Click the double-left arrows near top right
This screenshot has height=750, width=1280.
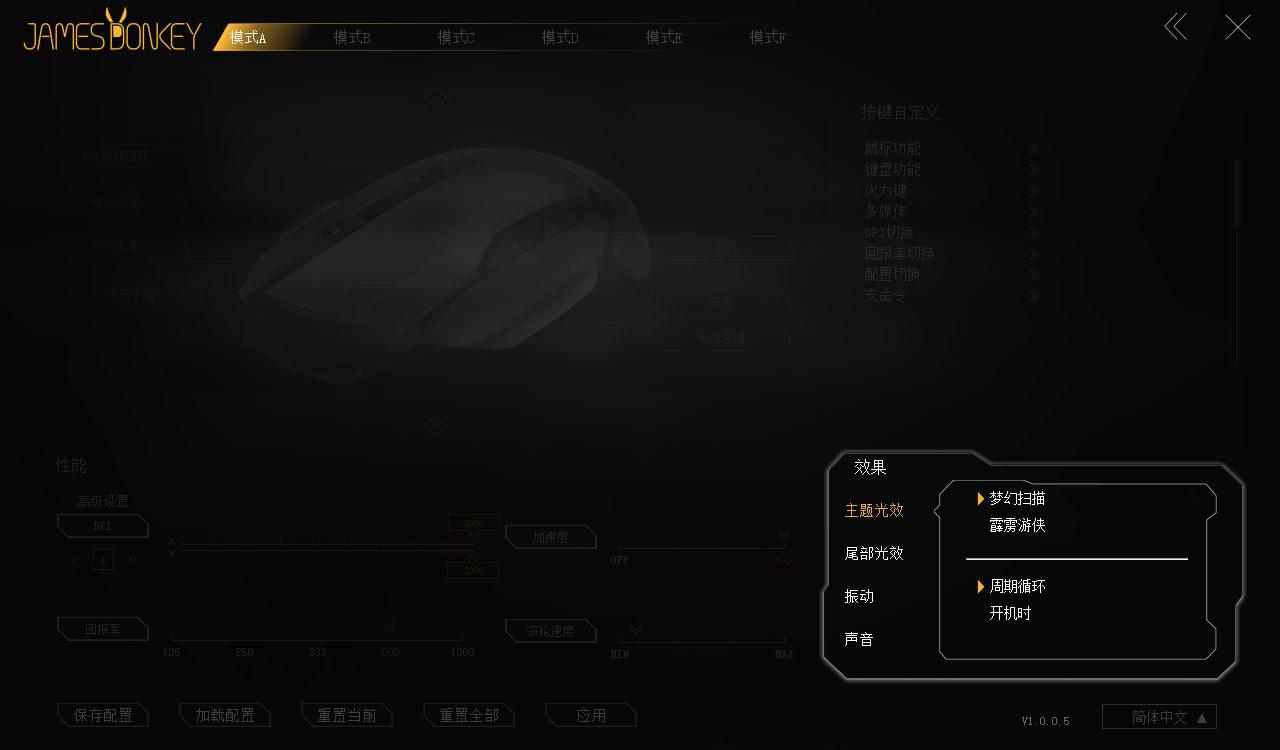point(1175,27)
